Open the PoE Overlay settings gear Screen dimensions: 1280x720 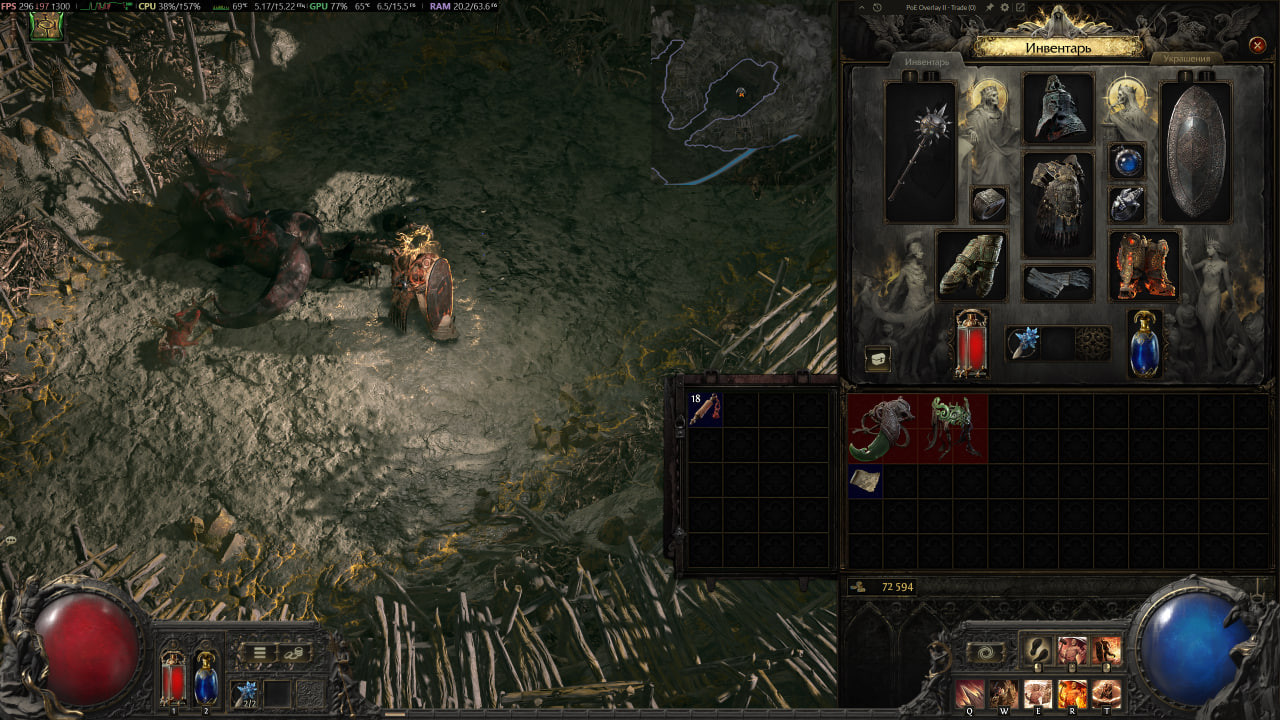[x=1004, y=7]
